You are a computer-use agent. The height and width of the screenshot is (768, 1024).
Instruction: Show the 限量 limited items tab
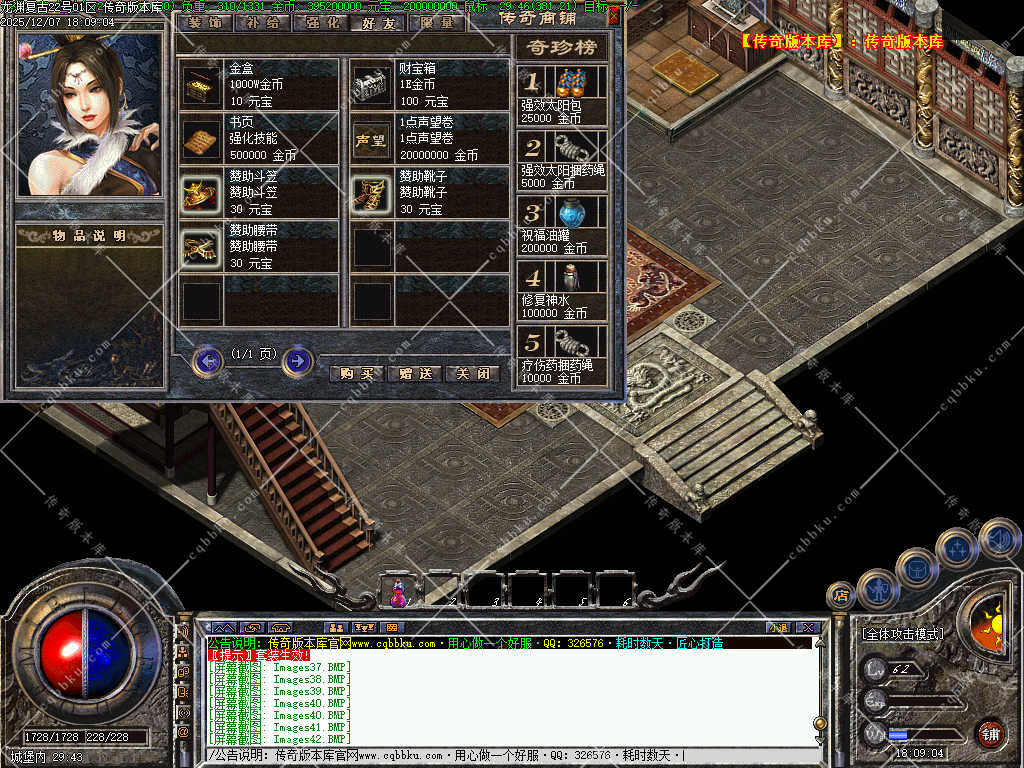click(x=437, y=22)
